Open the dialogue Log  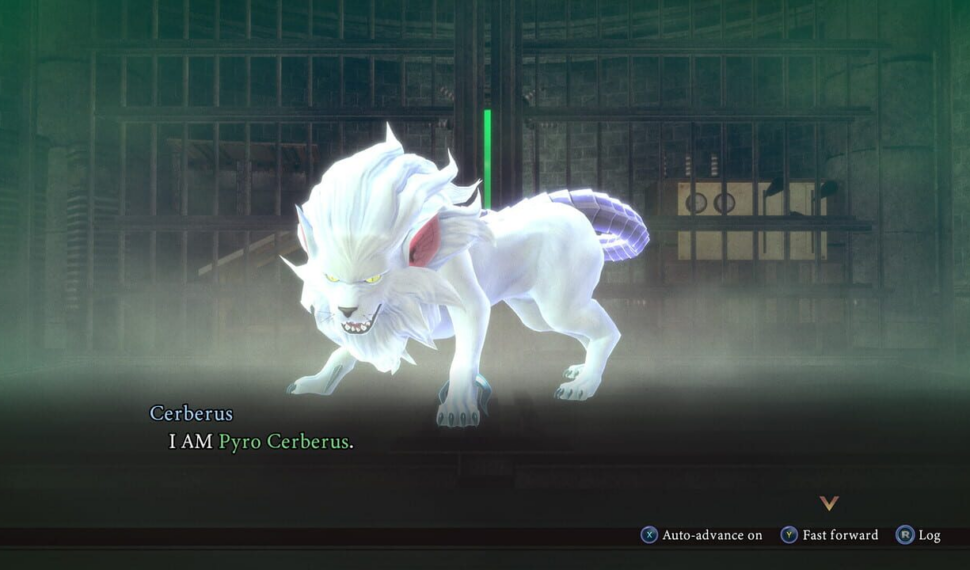coord(918,535)
